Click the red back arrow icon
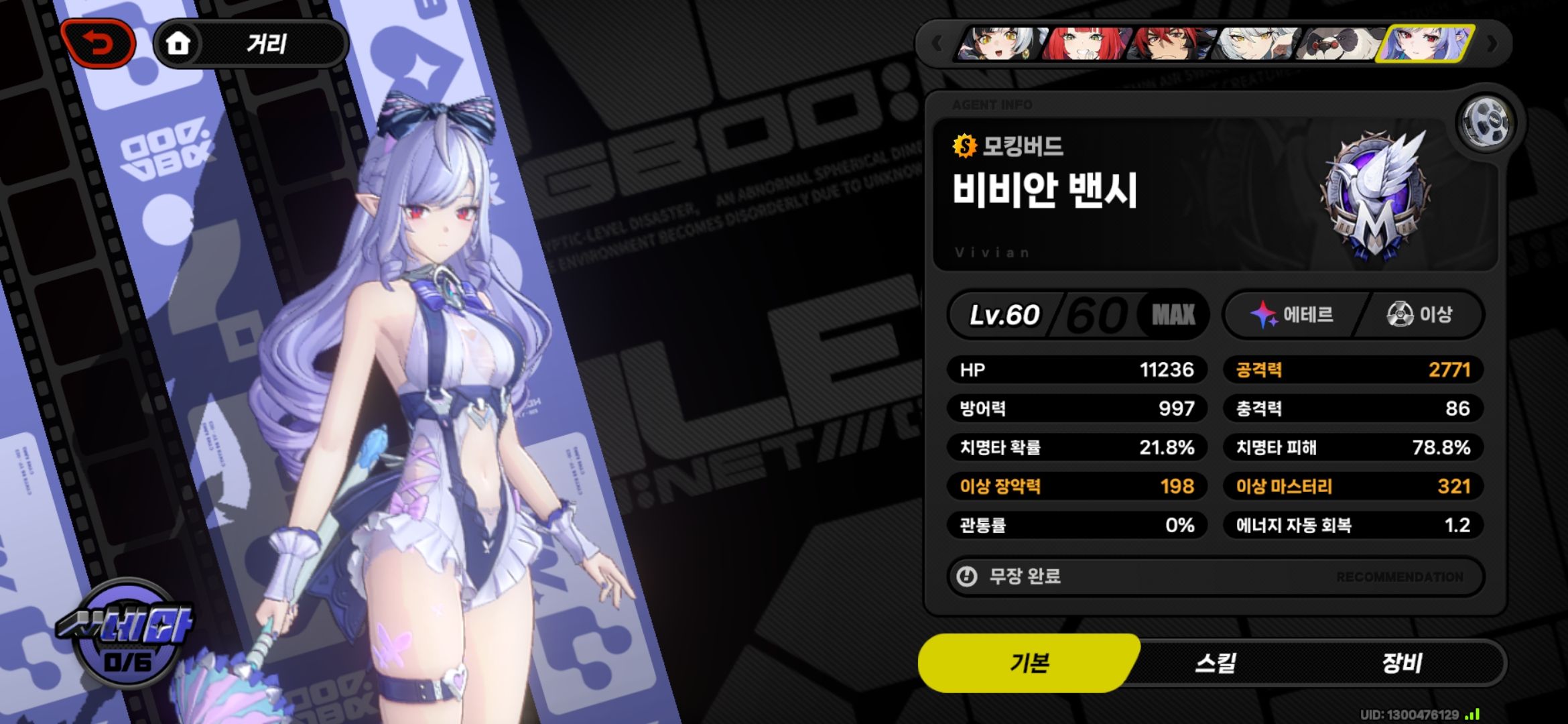1568x724 pixels. pos(98,43)
